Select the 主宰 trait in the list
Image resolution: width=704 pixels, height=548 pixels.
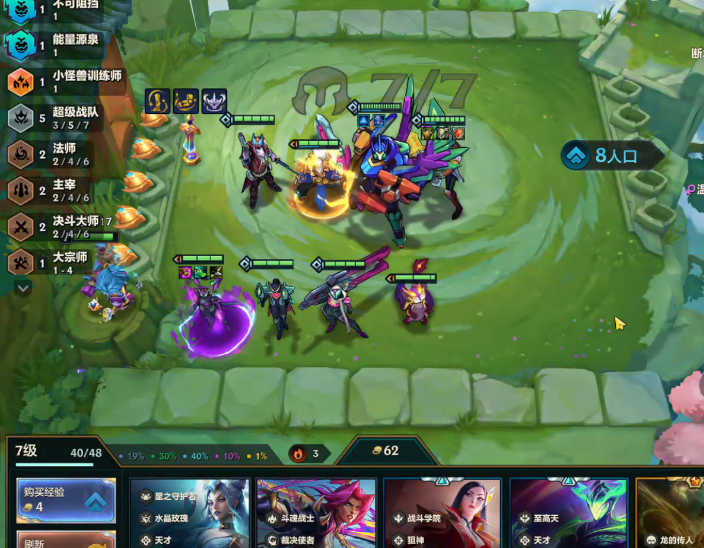[60, 190]
